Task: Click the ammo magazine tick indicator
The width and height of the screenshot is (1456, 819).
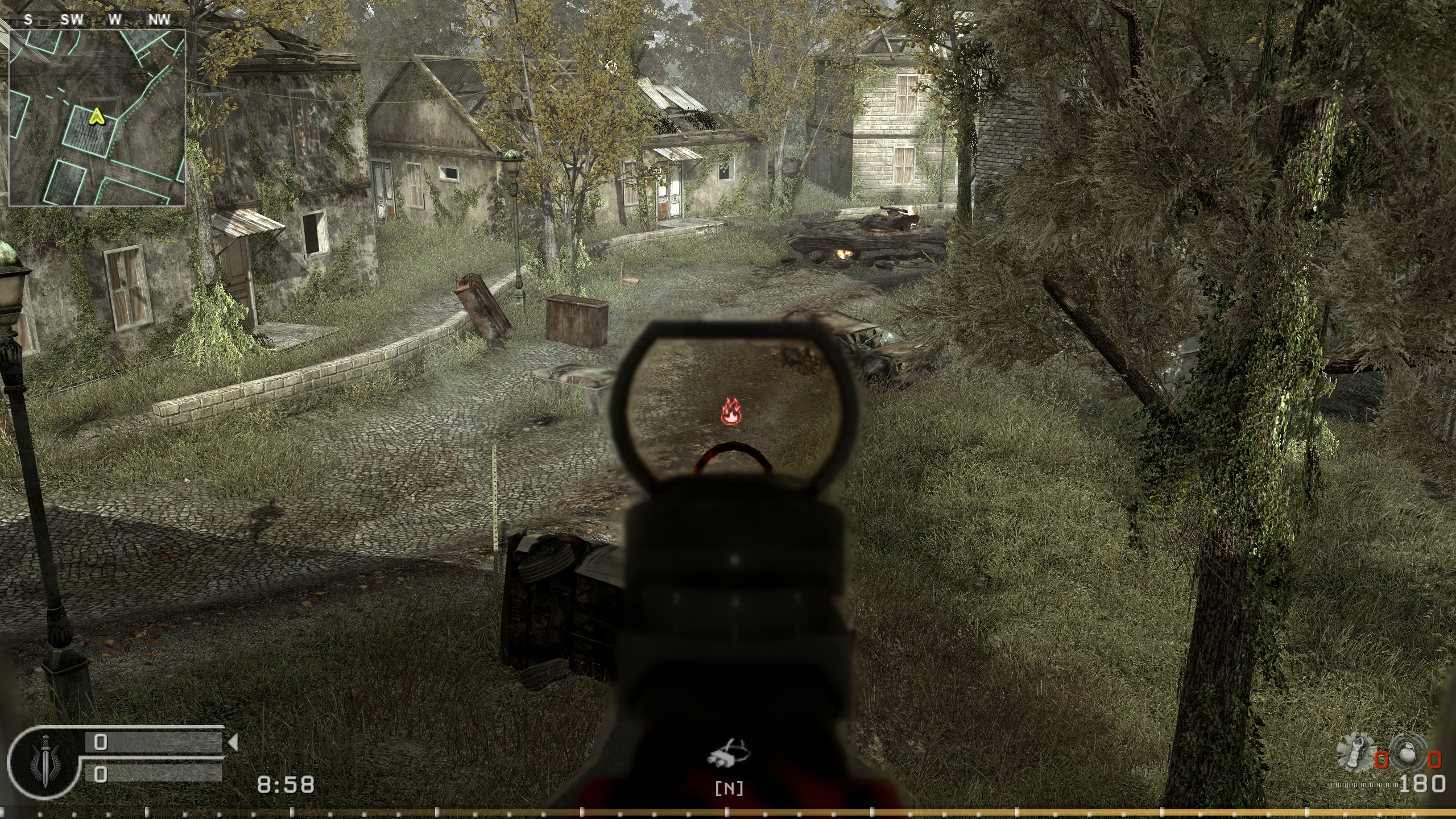Action: point(1364,785)
